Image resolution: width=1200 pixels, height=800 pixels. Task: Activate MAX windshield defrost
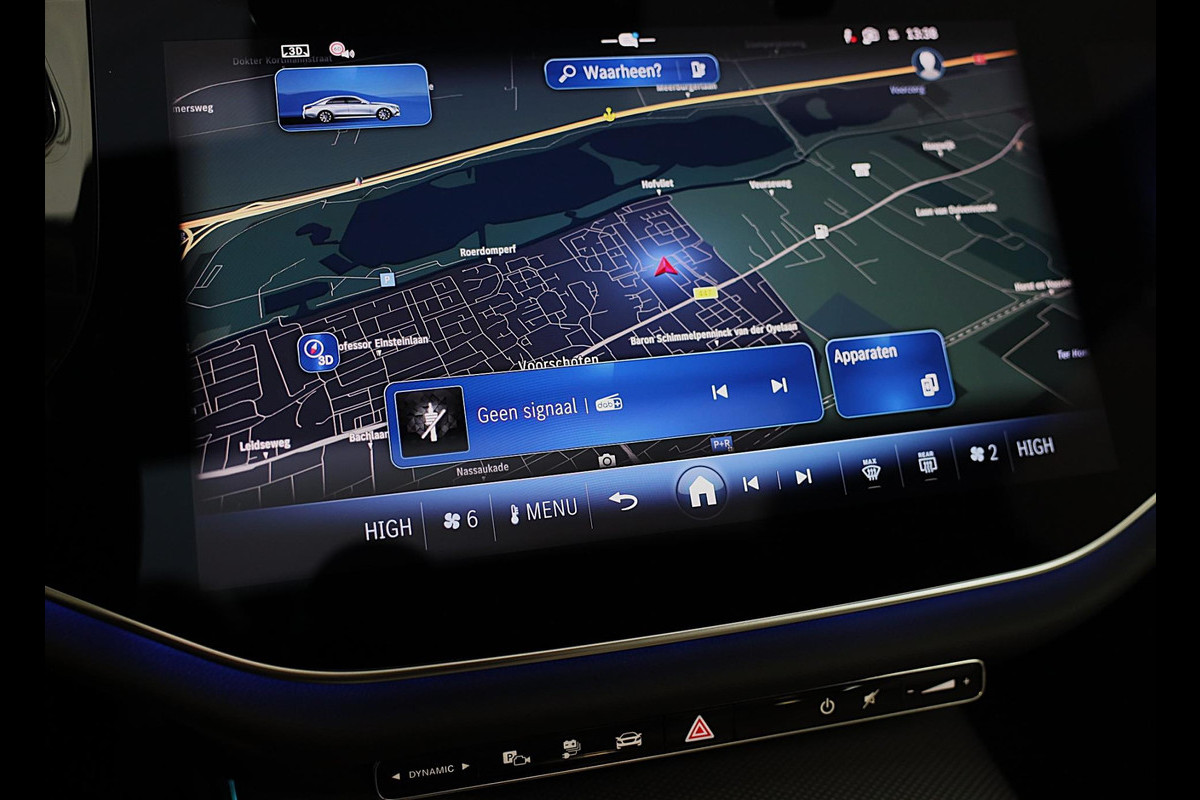click(x=871, y=468)
